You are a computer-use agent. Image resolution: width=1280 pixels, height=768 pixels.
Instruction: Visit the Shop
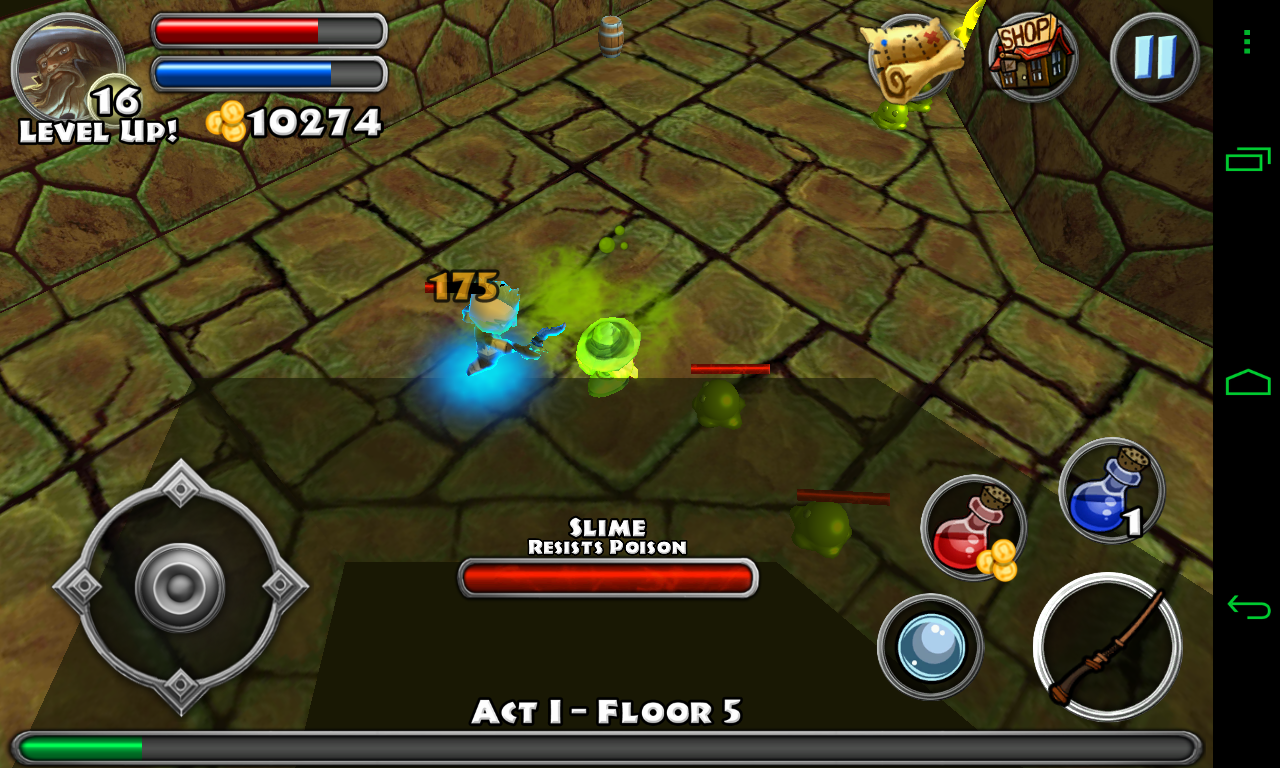point(1032,58)
